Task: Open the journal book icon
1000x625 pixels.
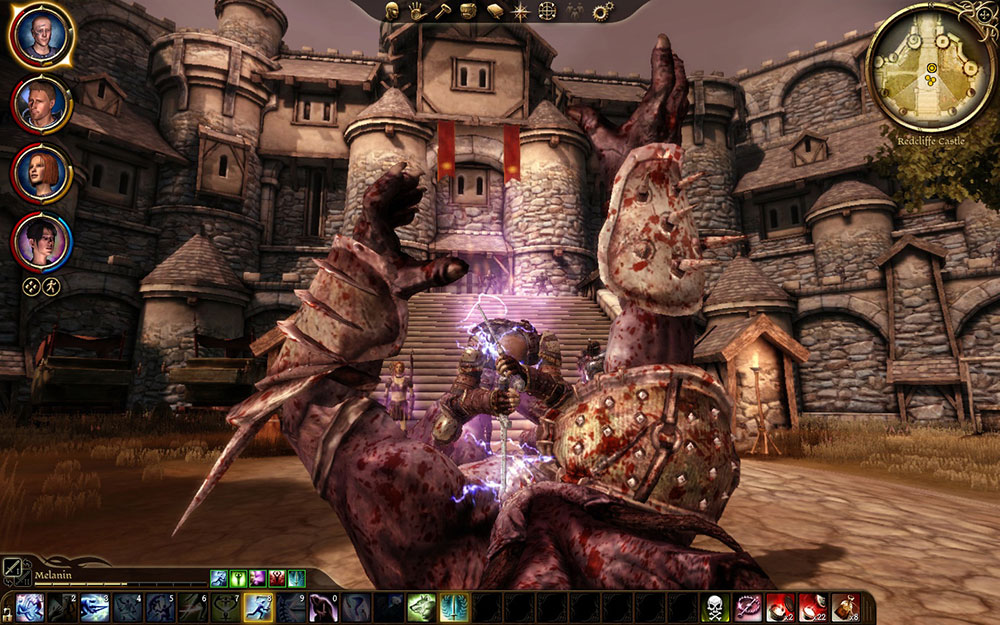Action: (x=494, y=11)
